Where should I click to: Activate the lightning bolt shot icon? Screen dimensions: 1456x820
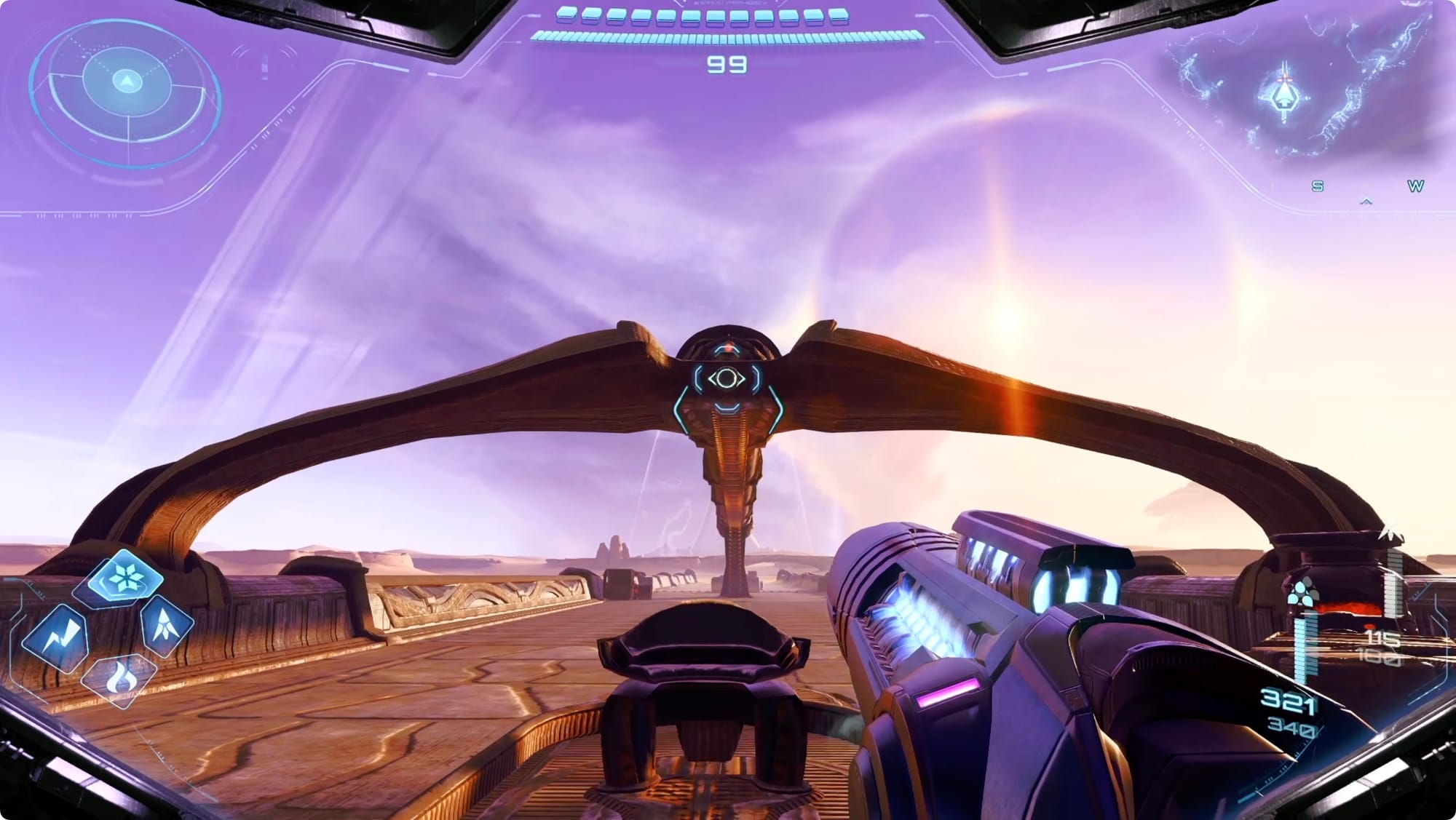click(57, 638)
